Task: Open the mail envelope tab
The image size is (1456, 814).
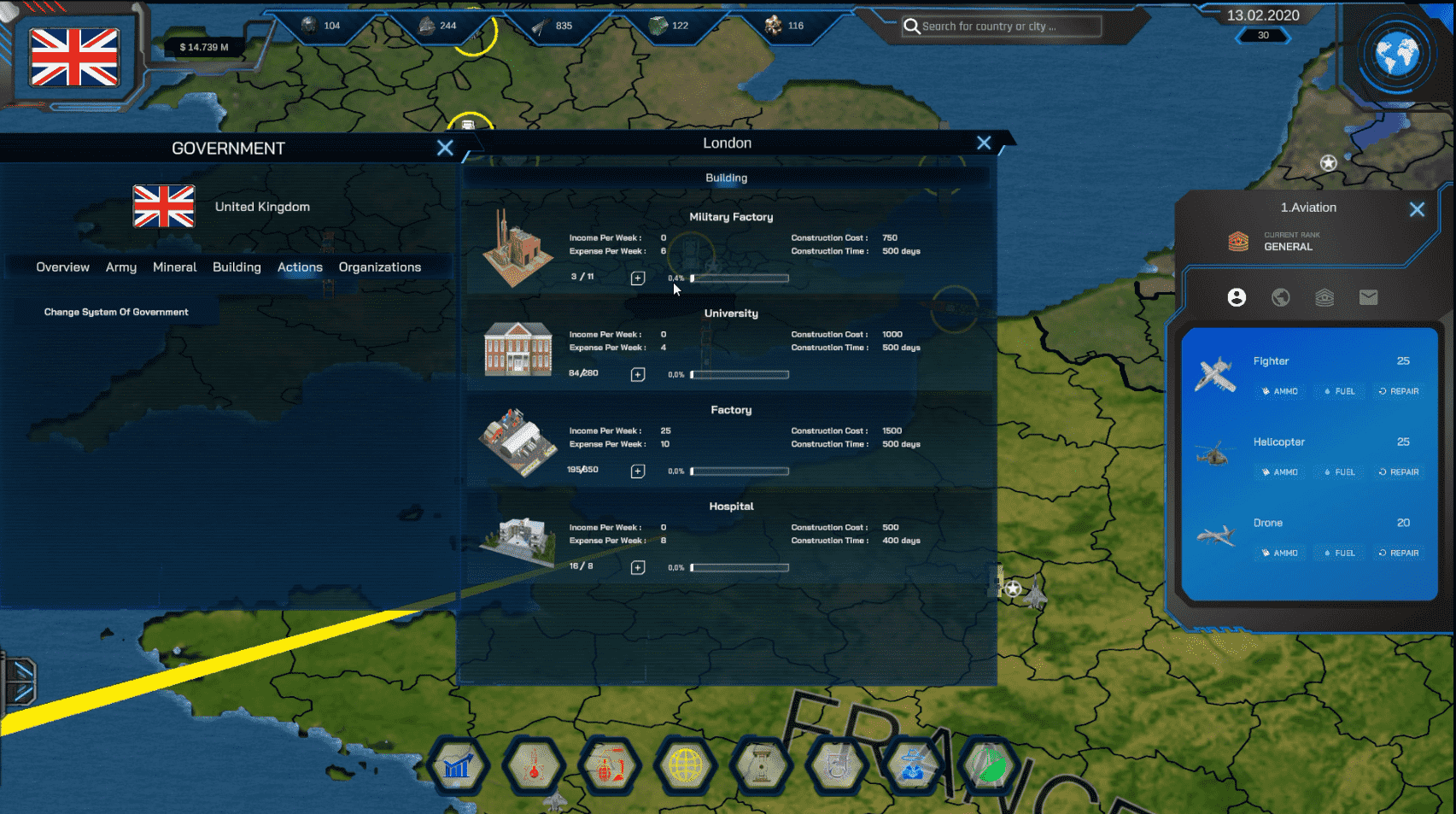Action: 1368,297
